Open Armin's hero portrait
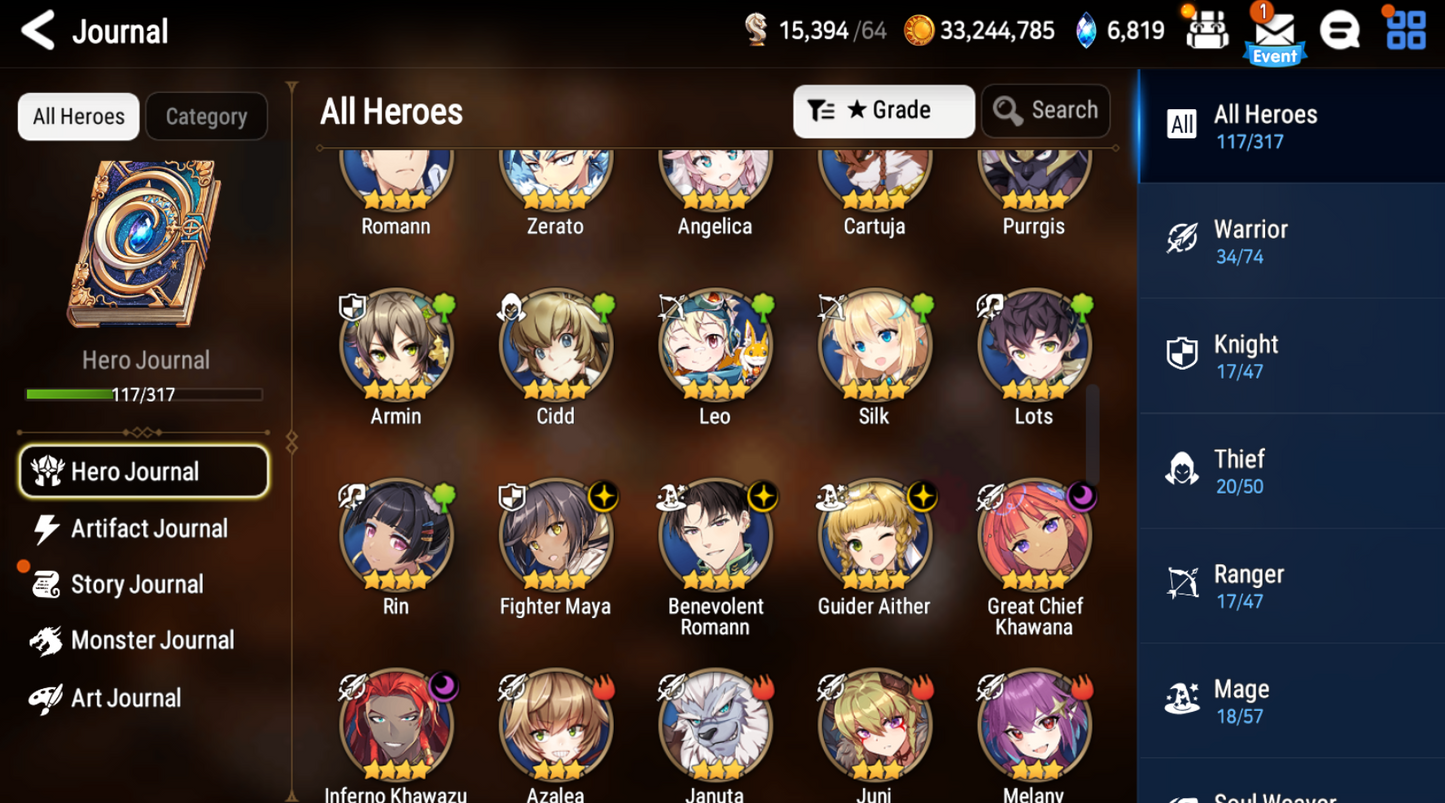 pyautogui.click(x=396, y=345)
